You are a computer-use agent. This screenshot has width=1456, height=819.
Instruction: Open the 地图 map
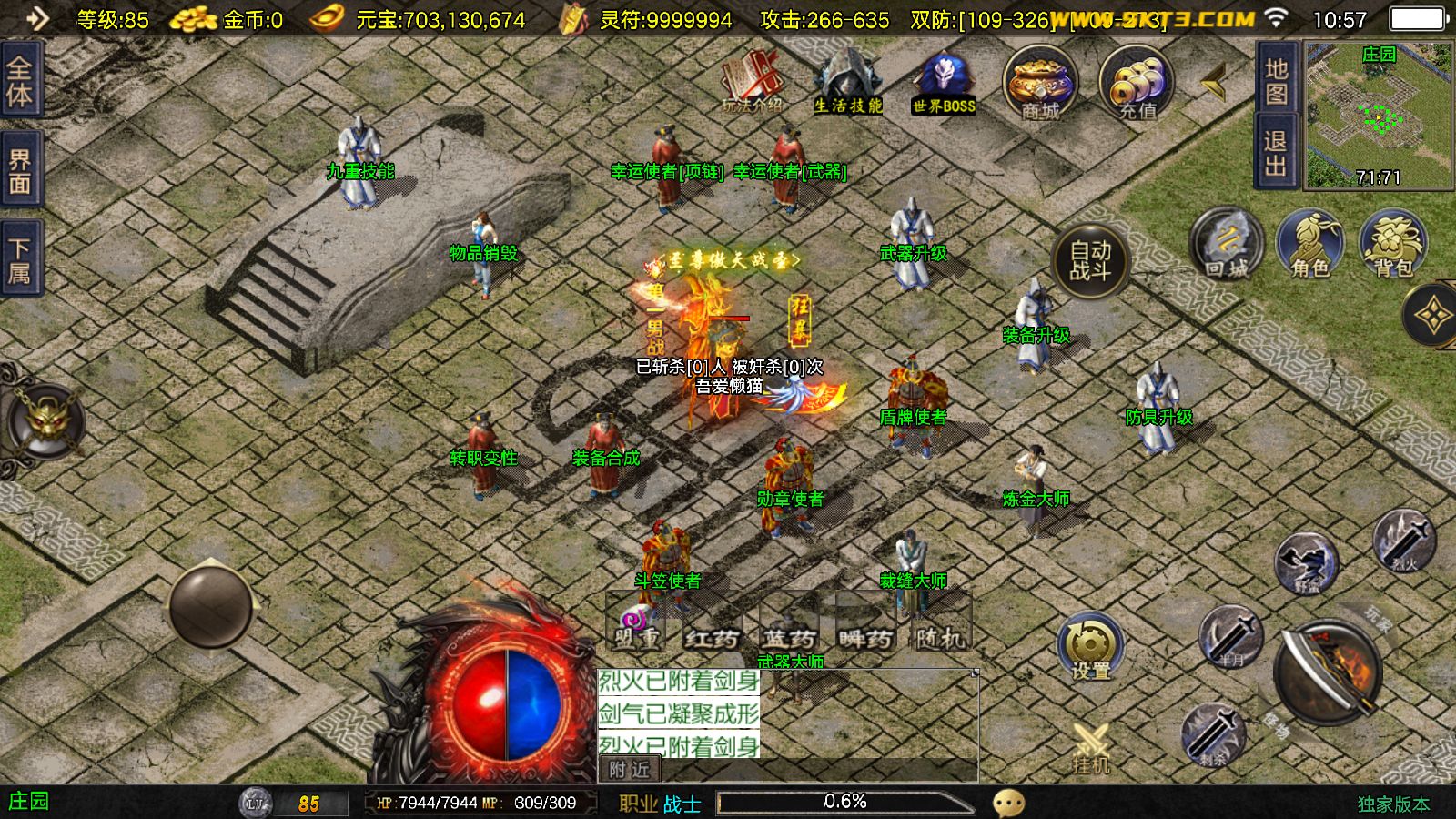1276,80
